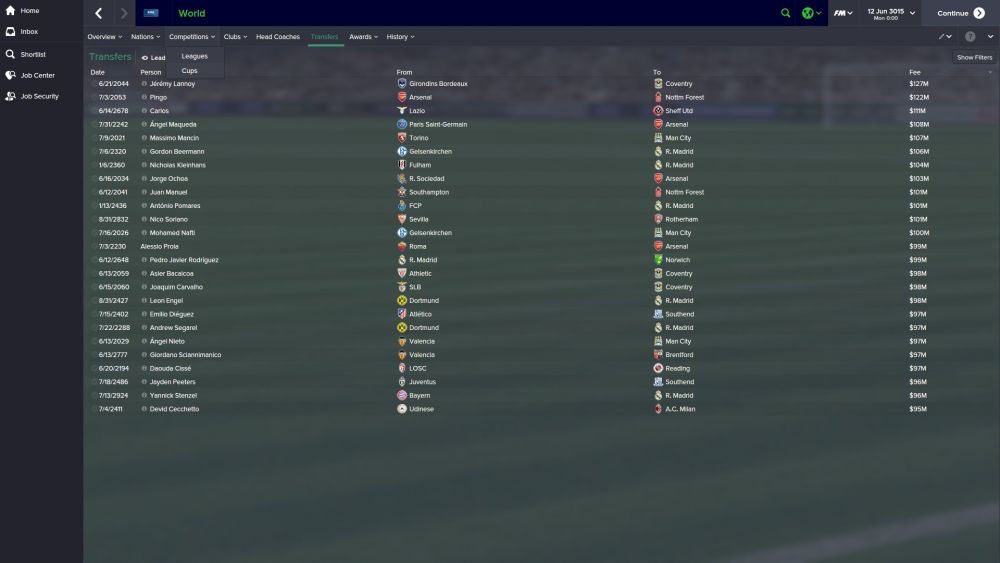The height and width of the screenshot is (563, 1000).
Task: Choose Cups from Competitions dropdown
Action: click(x=190, y=71)
